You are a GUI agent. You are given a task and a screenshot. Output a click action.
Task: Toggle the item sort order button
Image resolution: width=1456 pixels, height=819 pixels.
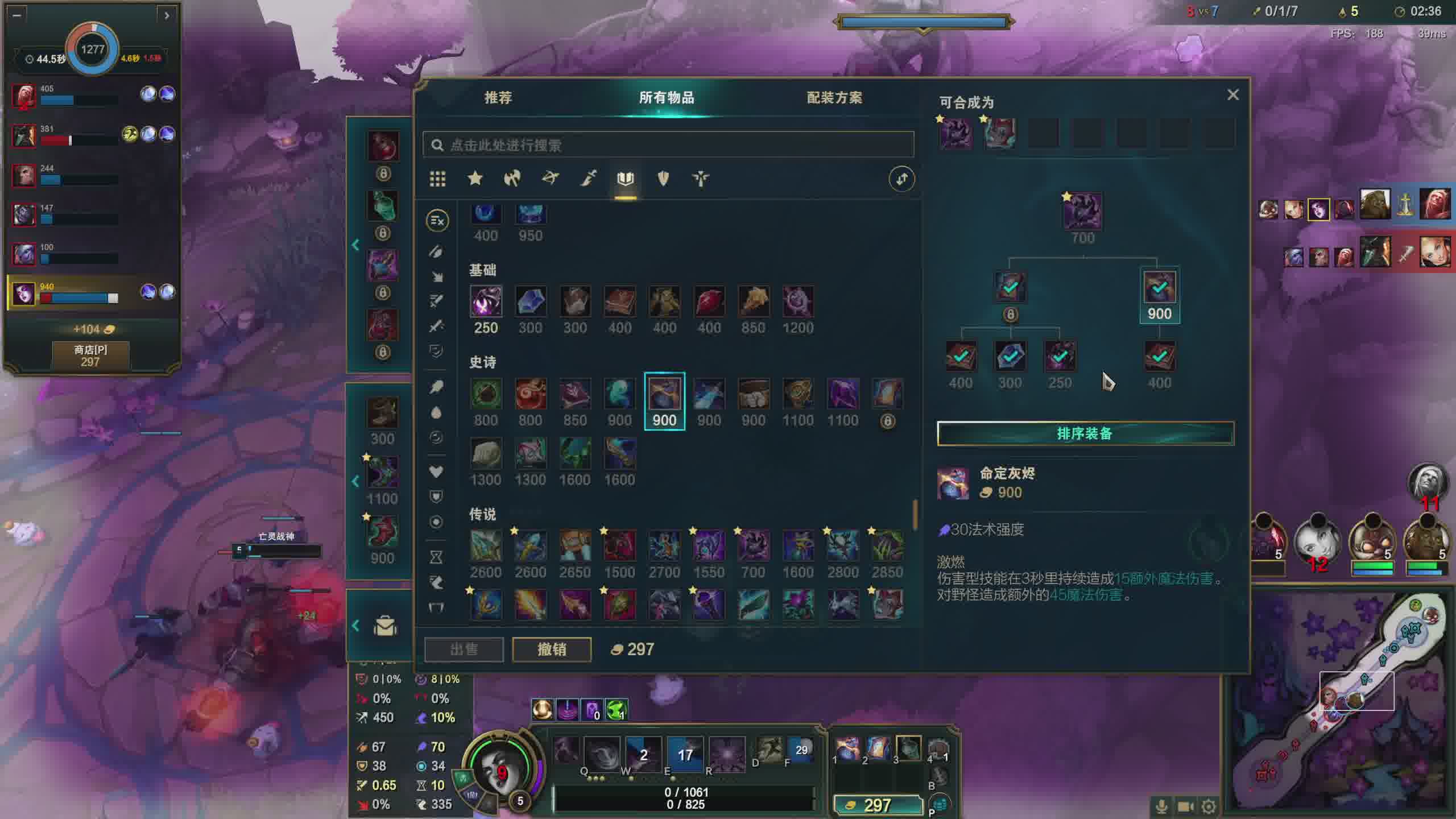pos(901,179)
